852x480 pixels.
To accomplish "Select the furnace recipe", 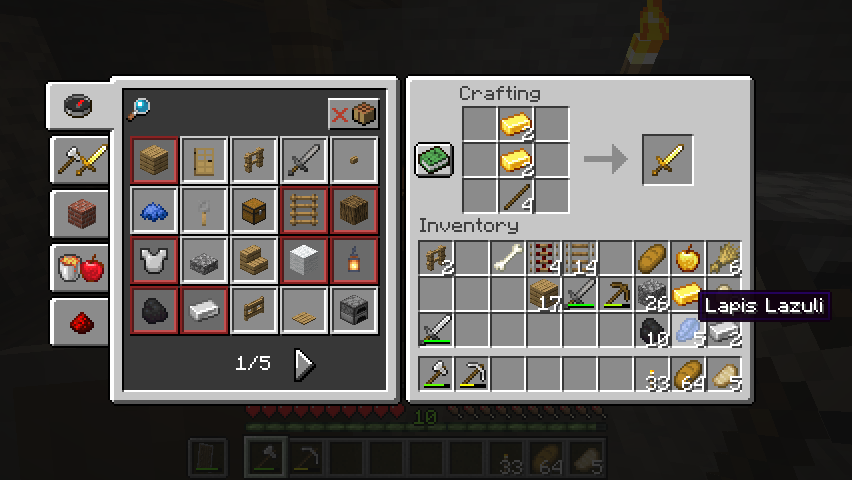I will pos(354,310).
